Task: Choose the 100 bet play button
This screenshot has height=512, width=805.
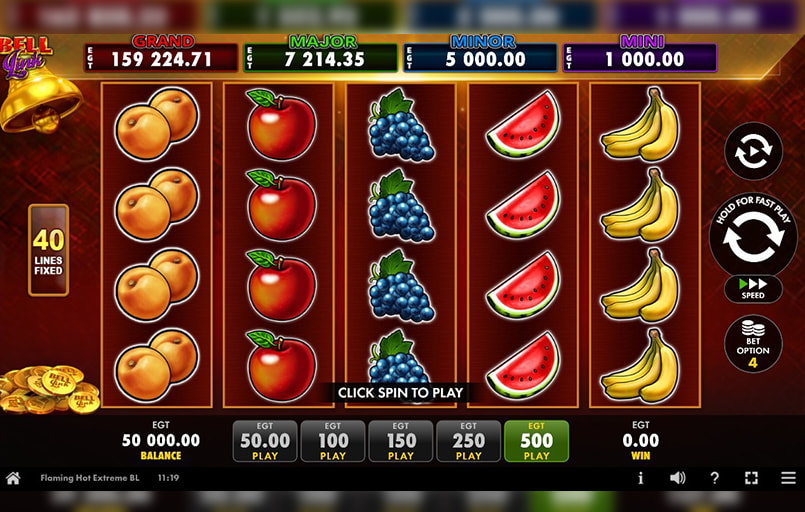Action: [333, 441]
